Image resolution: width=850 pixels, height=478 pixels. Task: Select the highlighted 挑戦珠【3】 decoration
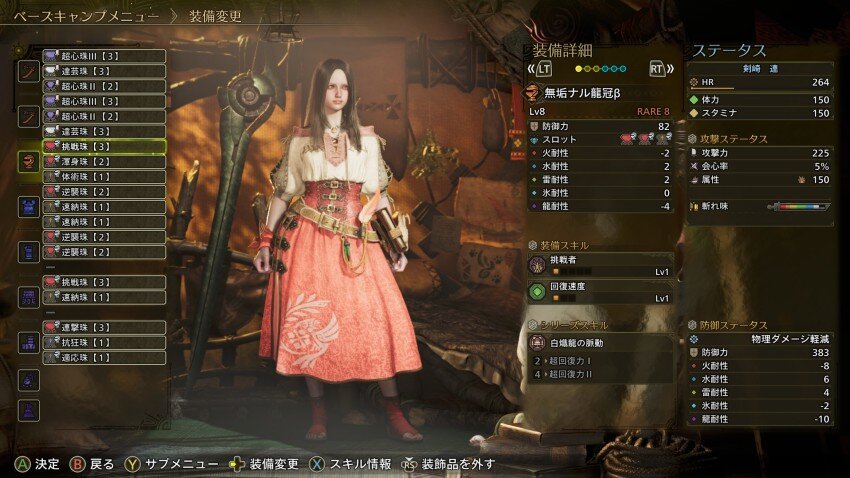[103, 146]
